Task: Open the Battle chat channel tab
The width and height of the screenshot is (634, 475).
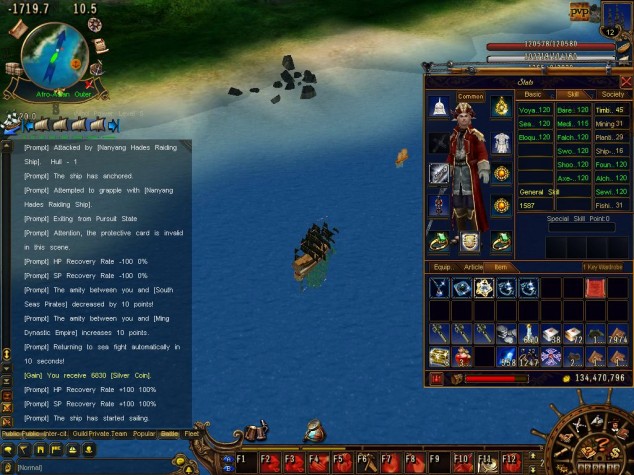Action: [x=169, y=435]
